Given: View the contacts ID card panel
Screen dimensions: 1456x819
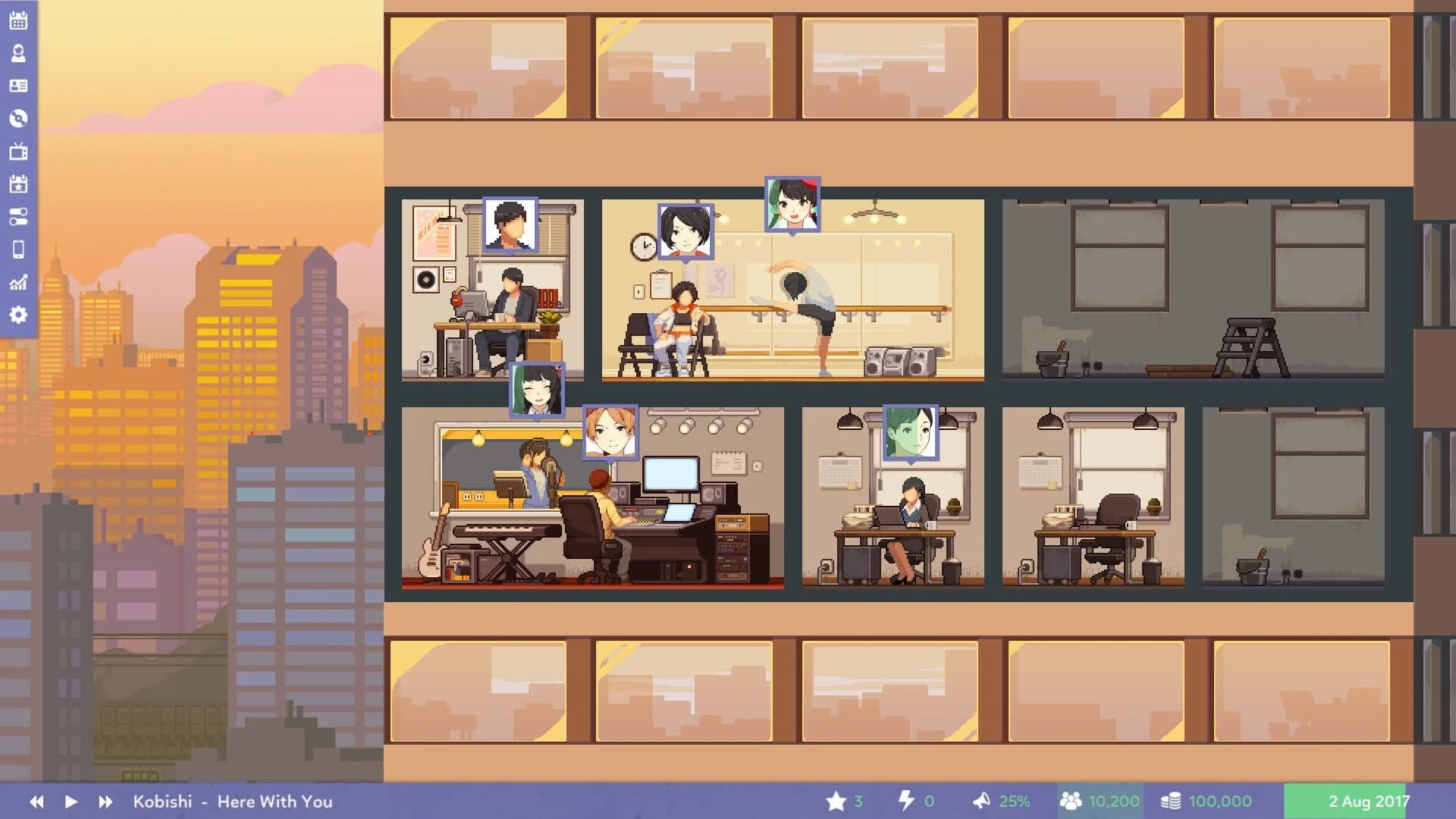Looking at the screenshot, I should (18, 86).
